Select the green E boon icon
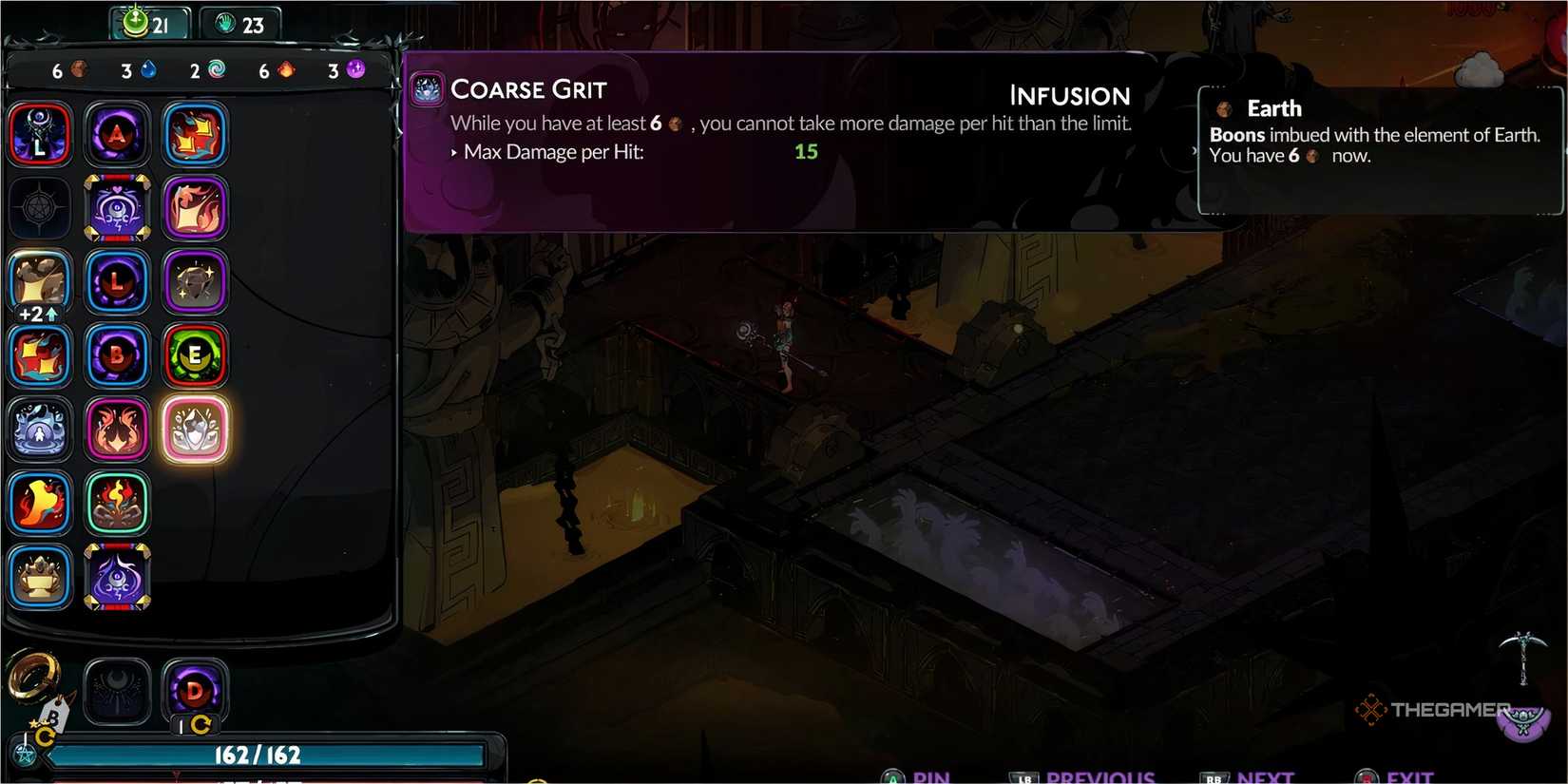Viewport: 1568px width, 784px height. point(195,356)
